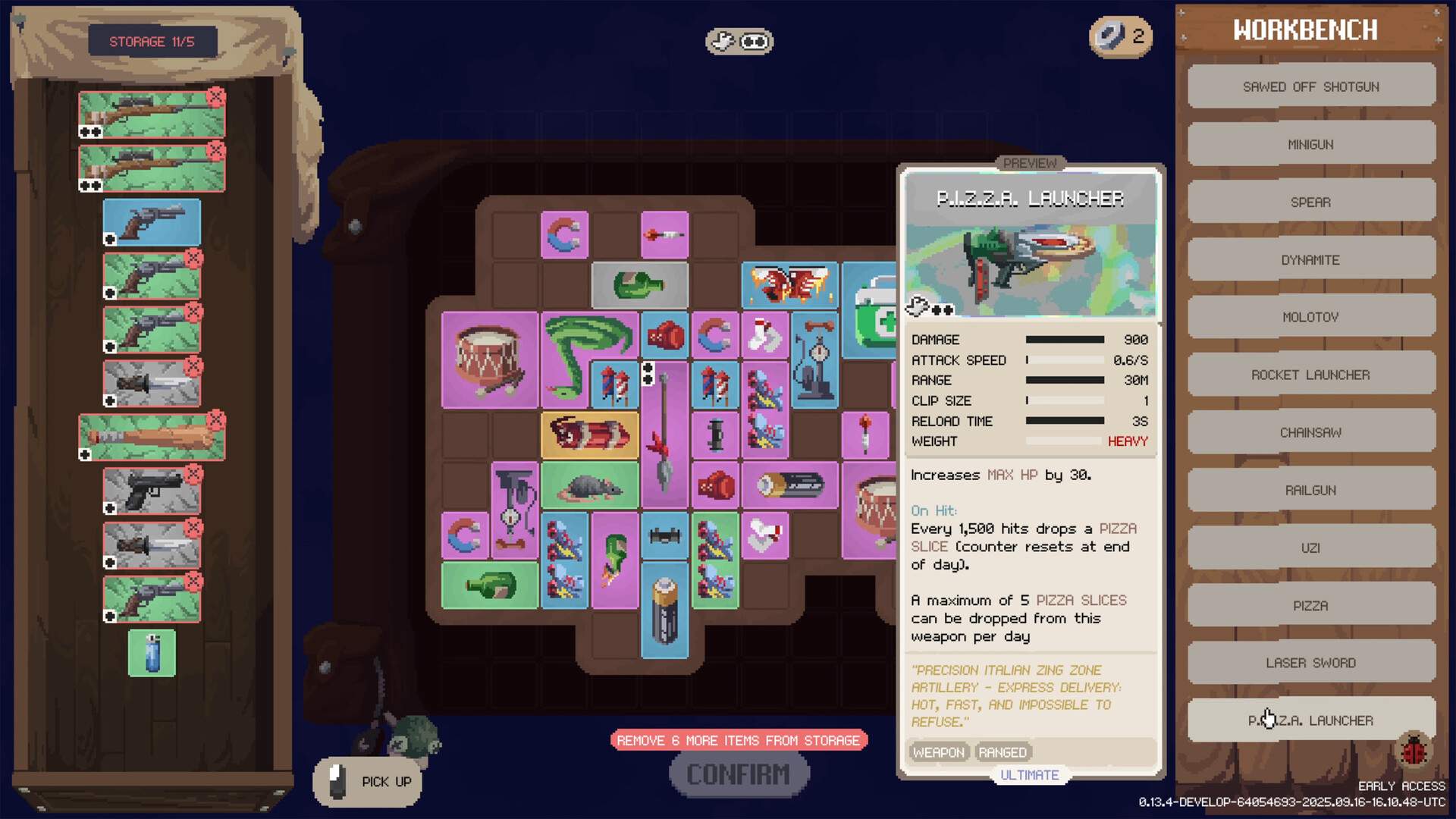Choose the Molotov workbench entry

(x=1310, y=317)
